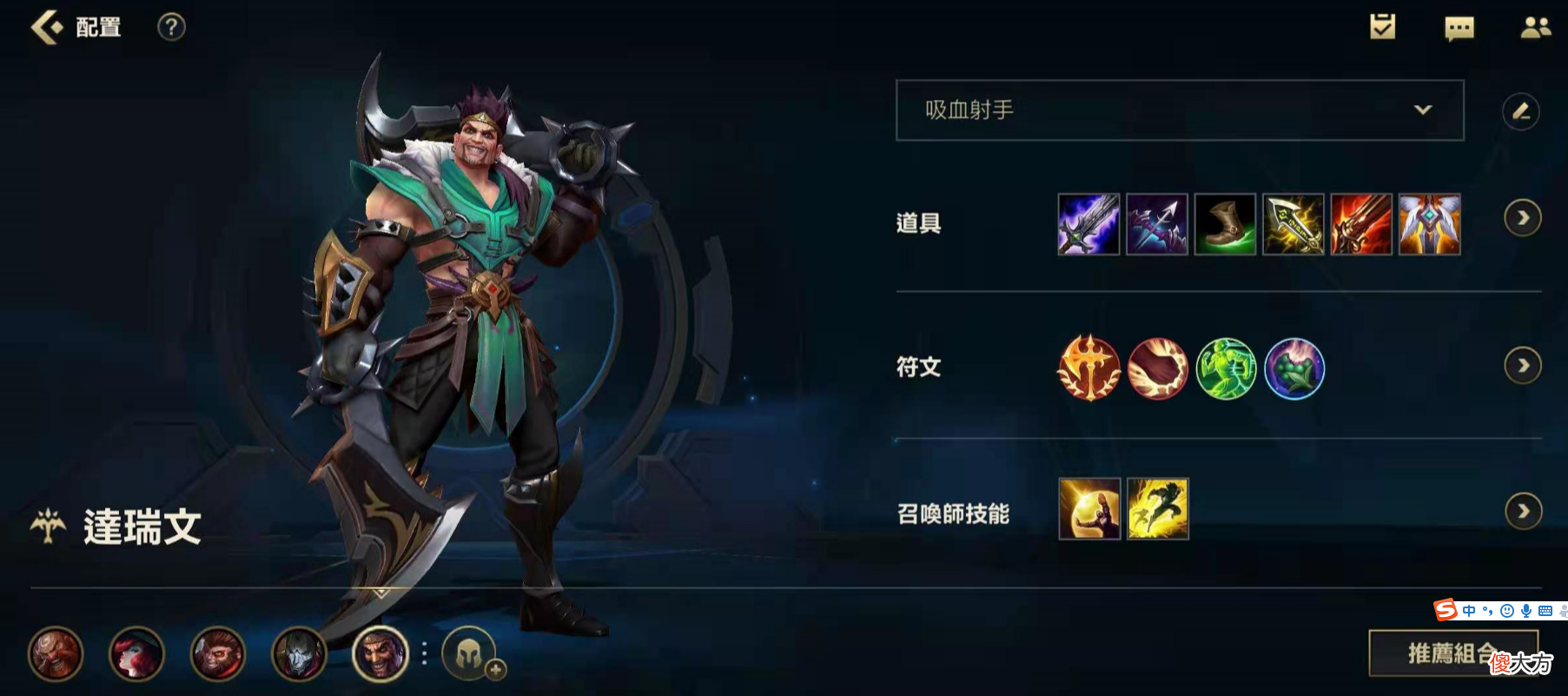Select the Guardian Angel item icon

[1430, 225]
